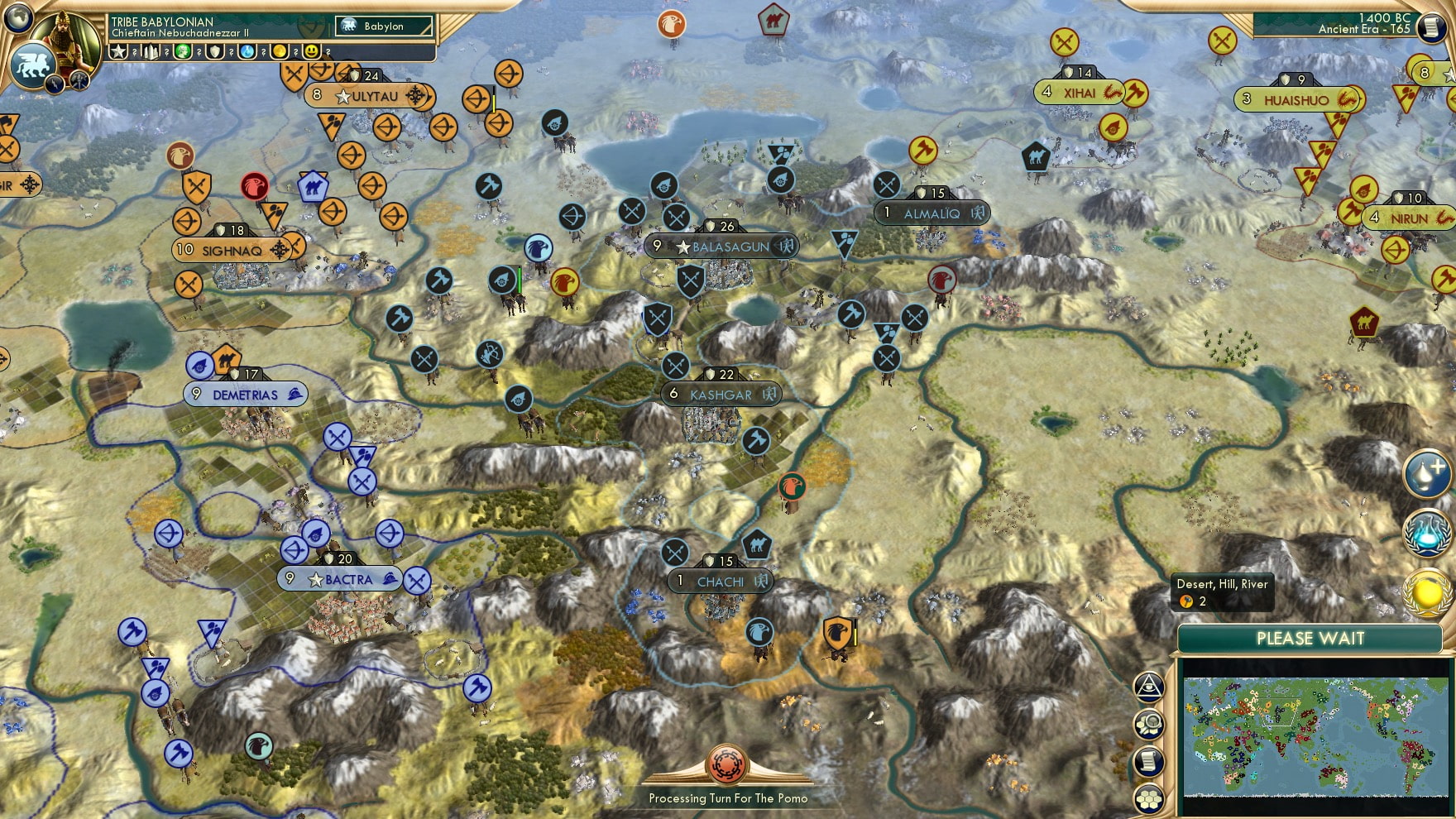
Task: Open the Babylon selector at the top
Action: tap(381, 26)
